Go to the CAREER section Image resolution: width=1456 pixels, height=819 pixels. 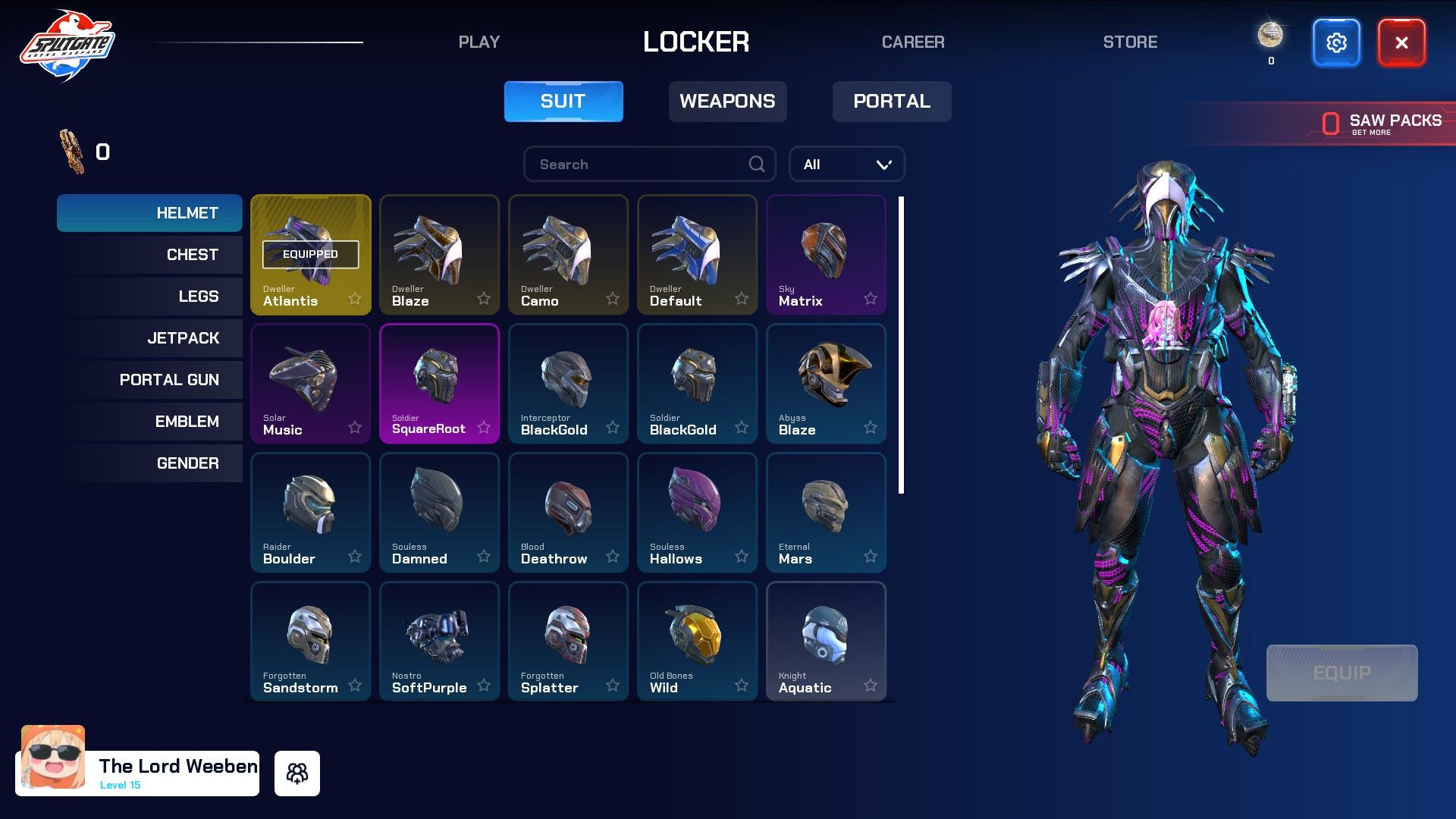912,42
